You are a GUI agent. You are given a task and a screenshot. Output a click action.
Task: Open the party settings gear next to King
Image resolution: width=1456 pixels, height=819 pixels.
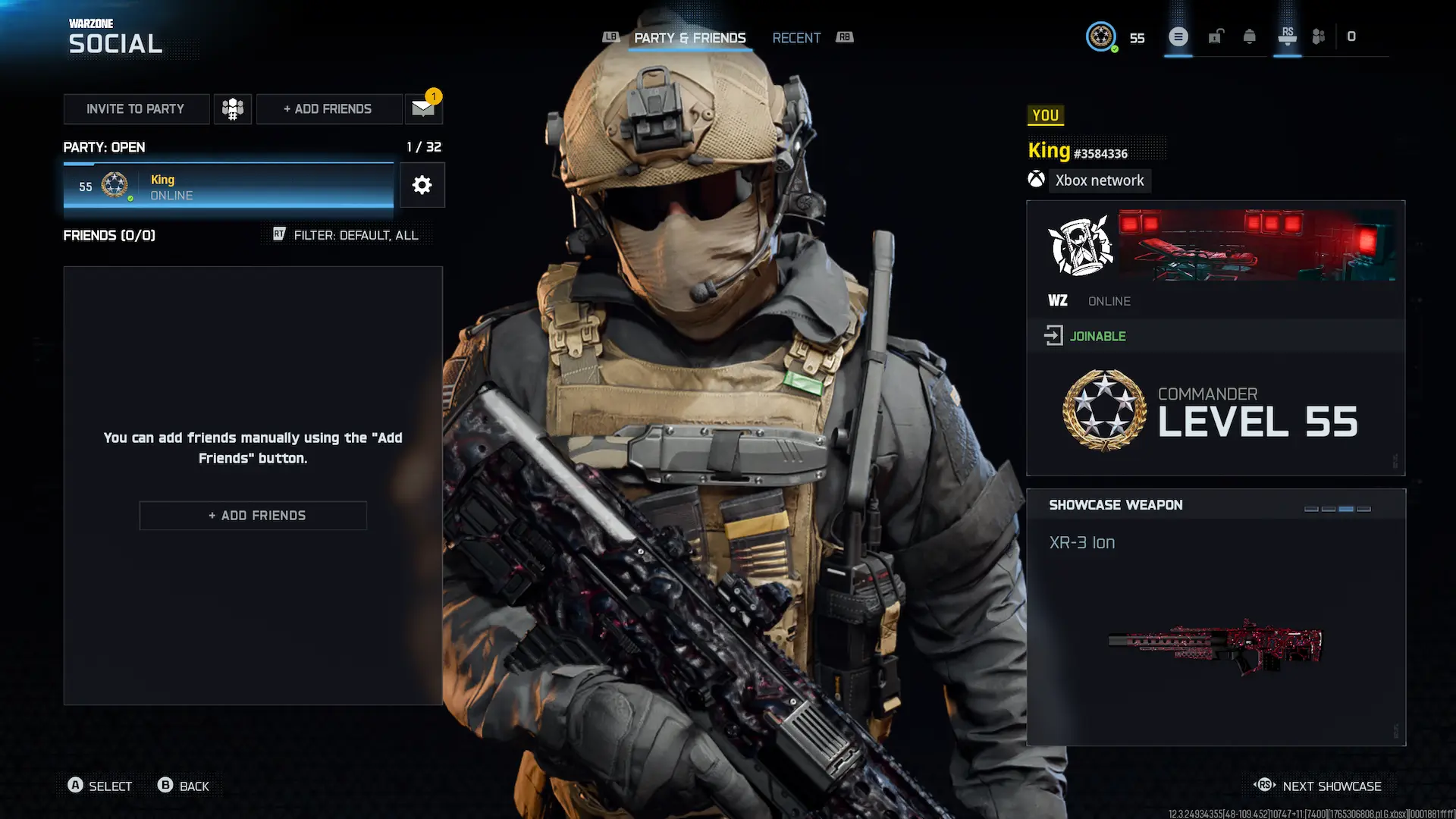(422, 185)
